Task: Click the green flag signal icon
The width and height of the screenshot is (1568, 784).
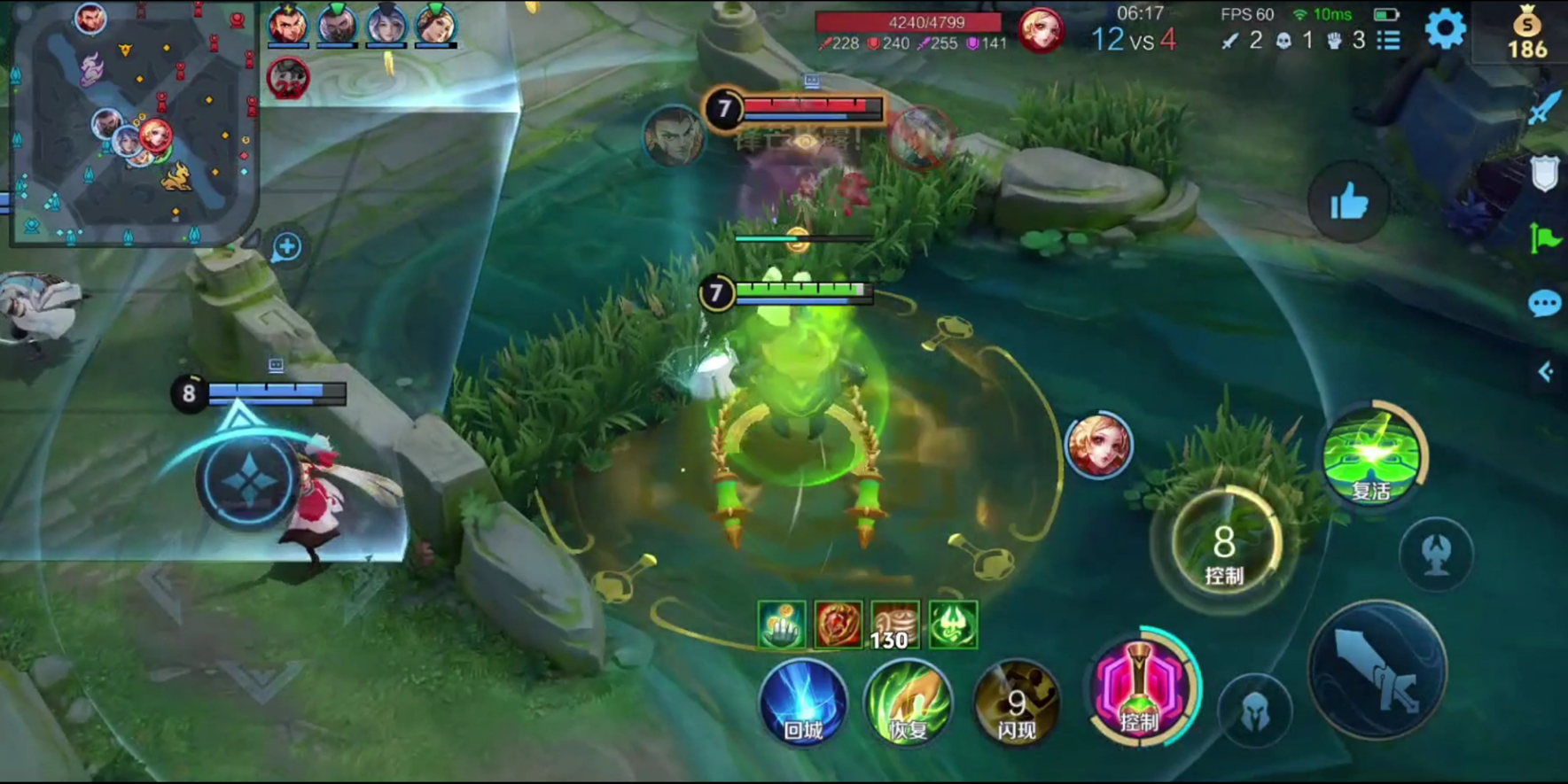Action: [1544, 237]
